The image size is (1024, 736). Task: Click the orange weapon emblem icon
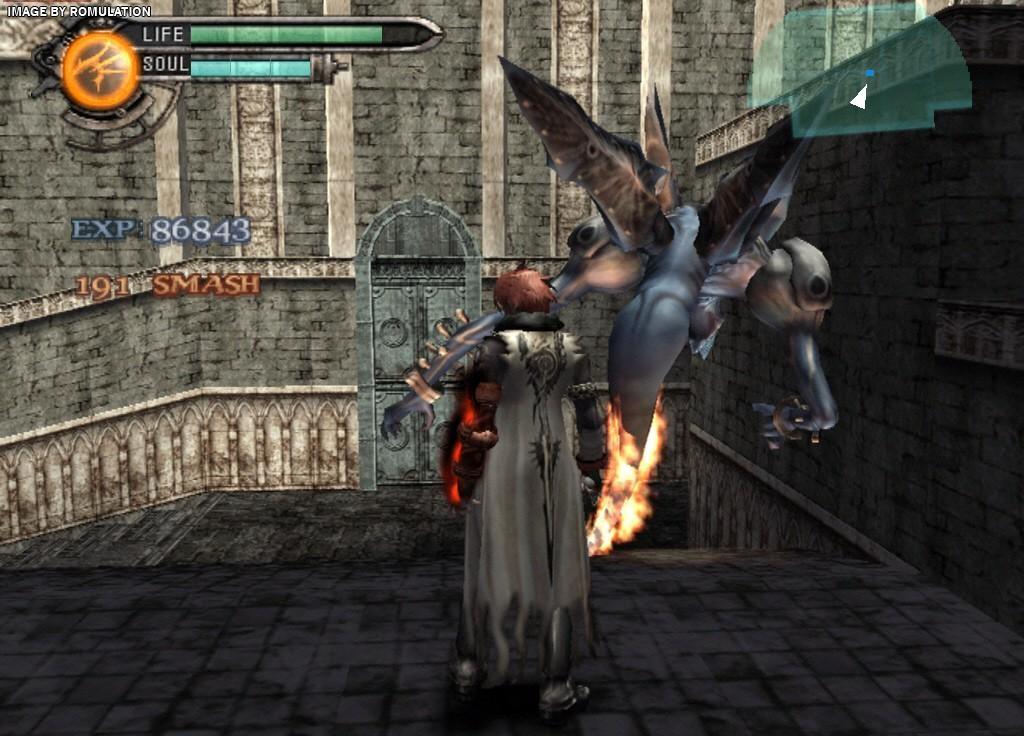tap(100, 70)
